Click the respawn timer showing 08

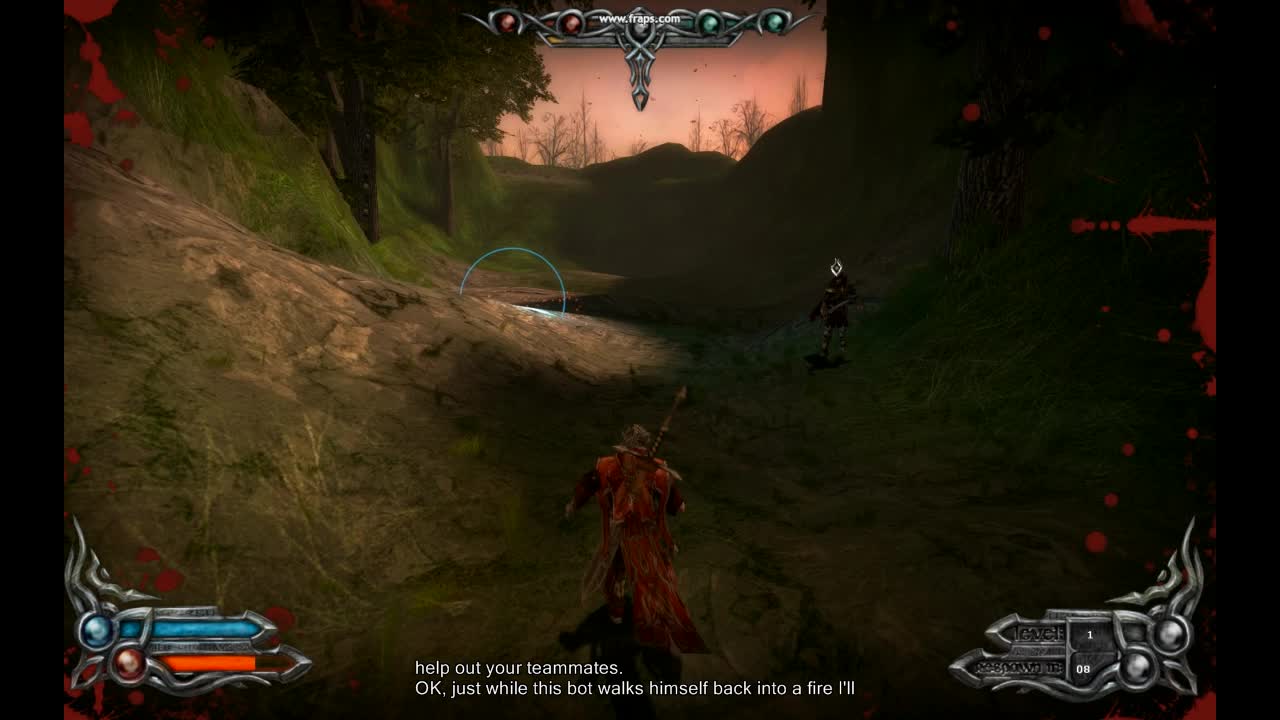pyautogui.click(x=1083, y=669)
